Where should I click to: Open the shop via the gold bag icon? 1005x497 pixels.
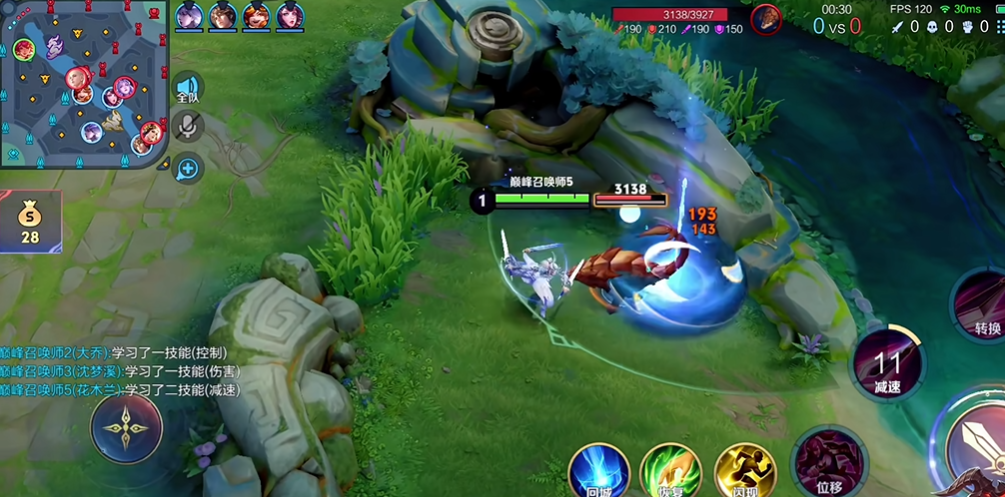[30, 221]
